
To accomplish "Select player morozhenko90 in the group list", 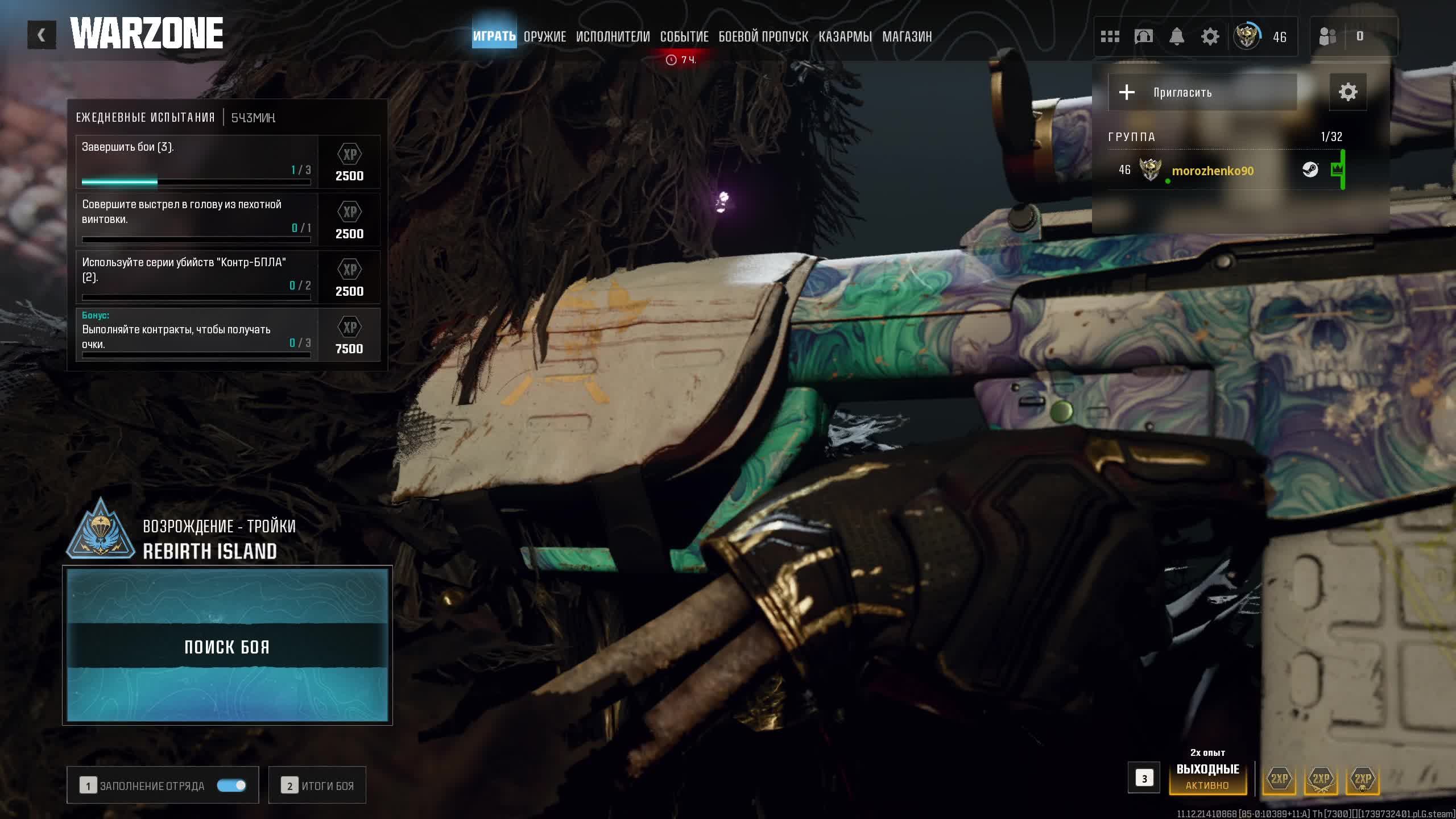I will coord(1212,171).
